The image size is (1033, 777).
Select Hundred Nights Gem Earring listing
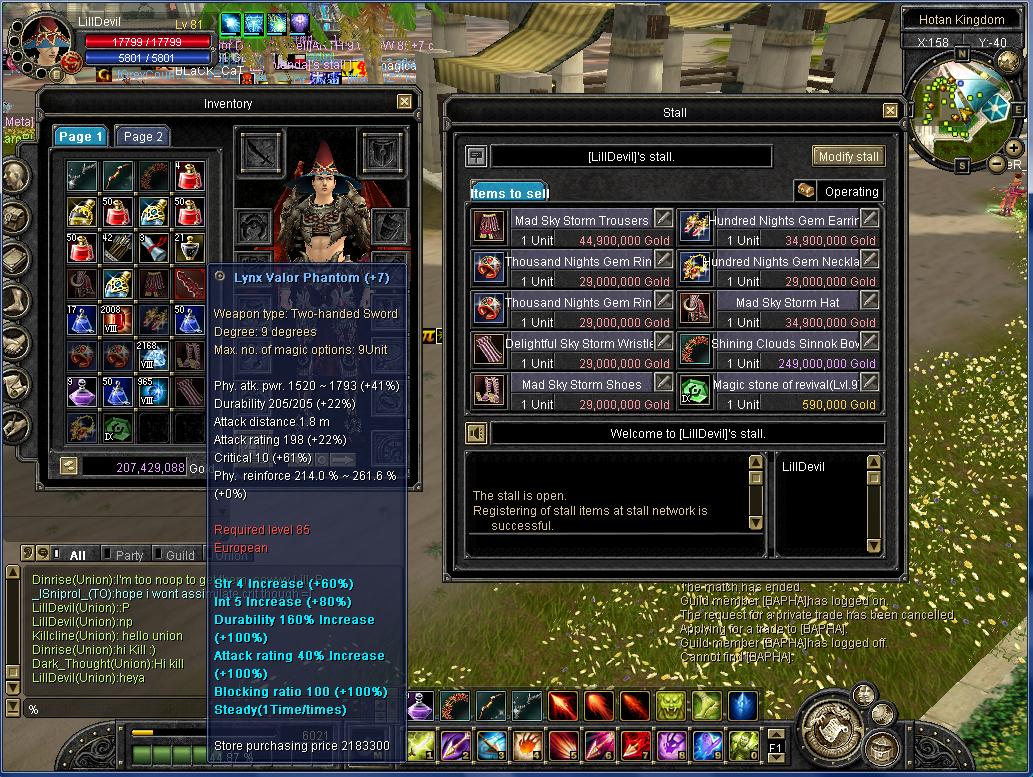click(x=785, y=221)
